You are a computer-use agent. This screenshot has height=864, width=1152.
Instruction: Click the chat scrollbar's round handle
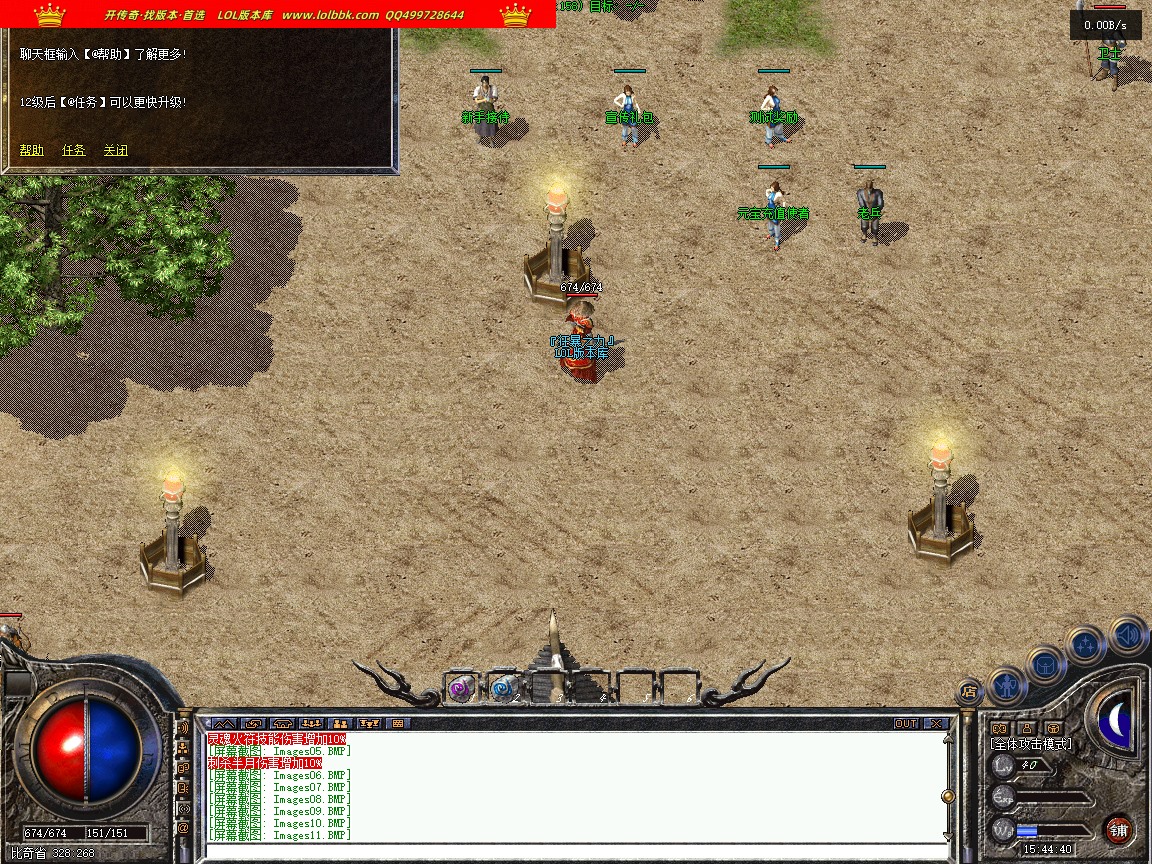pyautogui.click(x=947, y=796)
